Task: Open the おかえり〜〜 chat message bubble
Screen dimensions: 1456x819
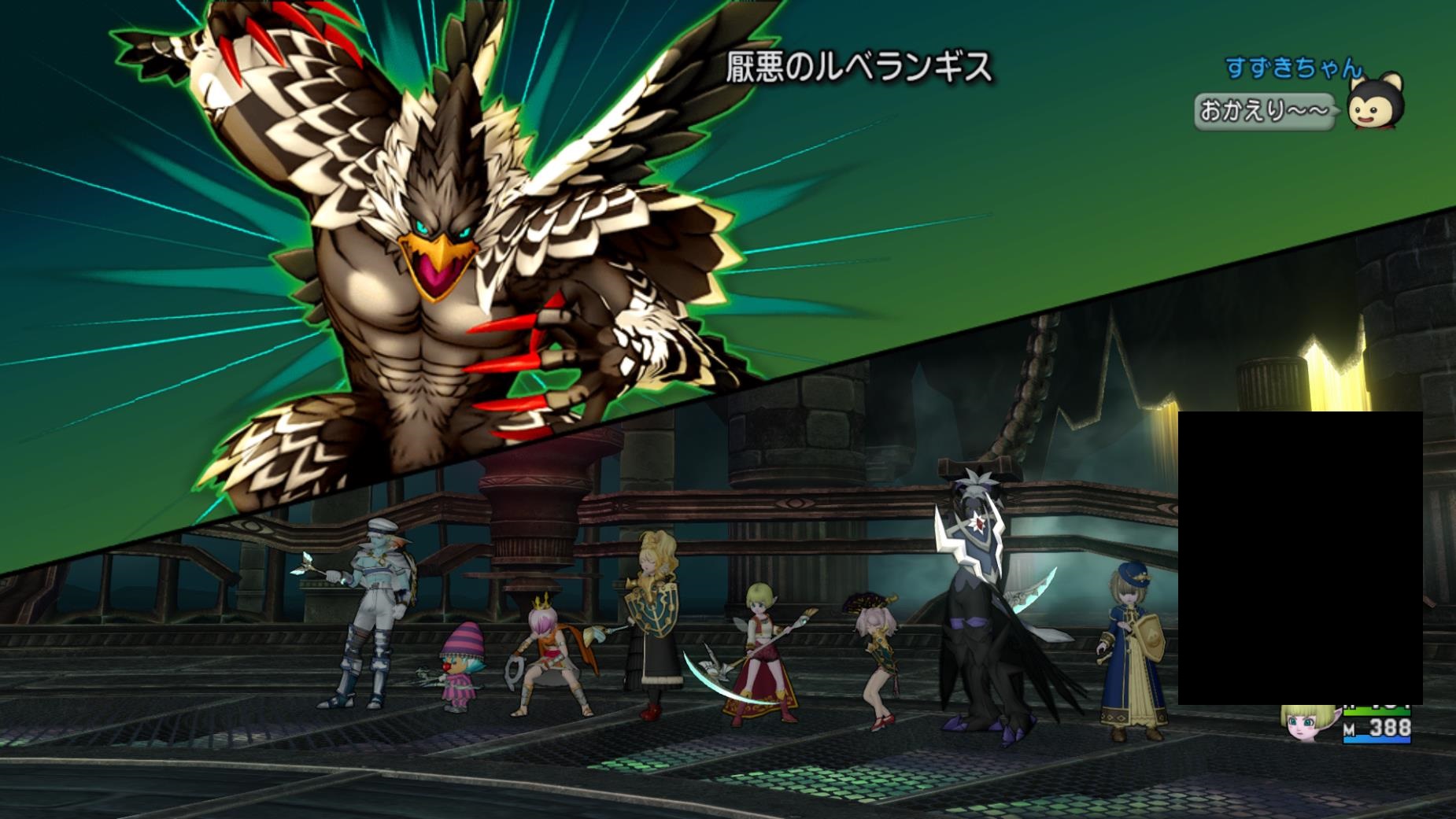Action: [x=1262, y=112]
